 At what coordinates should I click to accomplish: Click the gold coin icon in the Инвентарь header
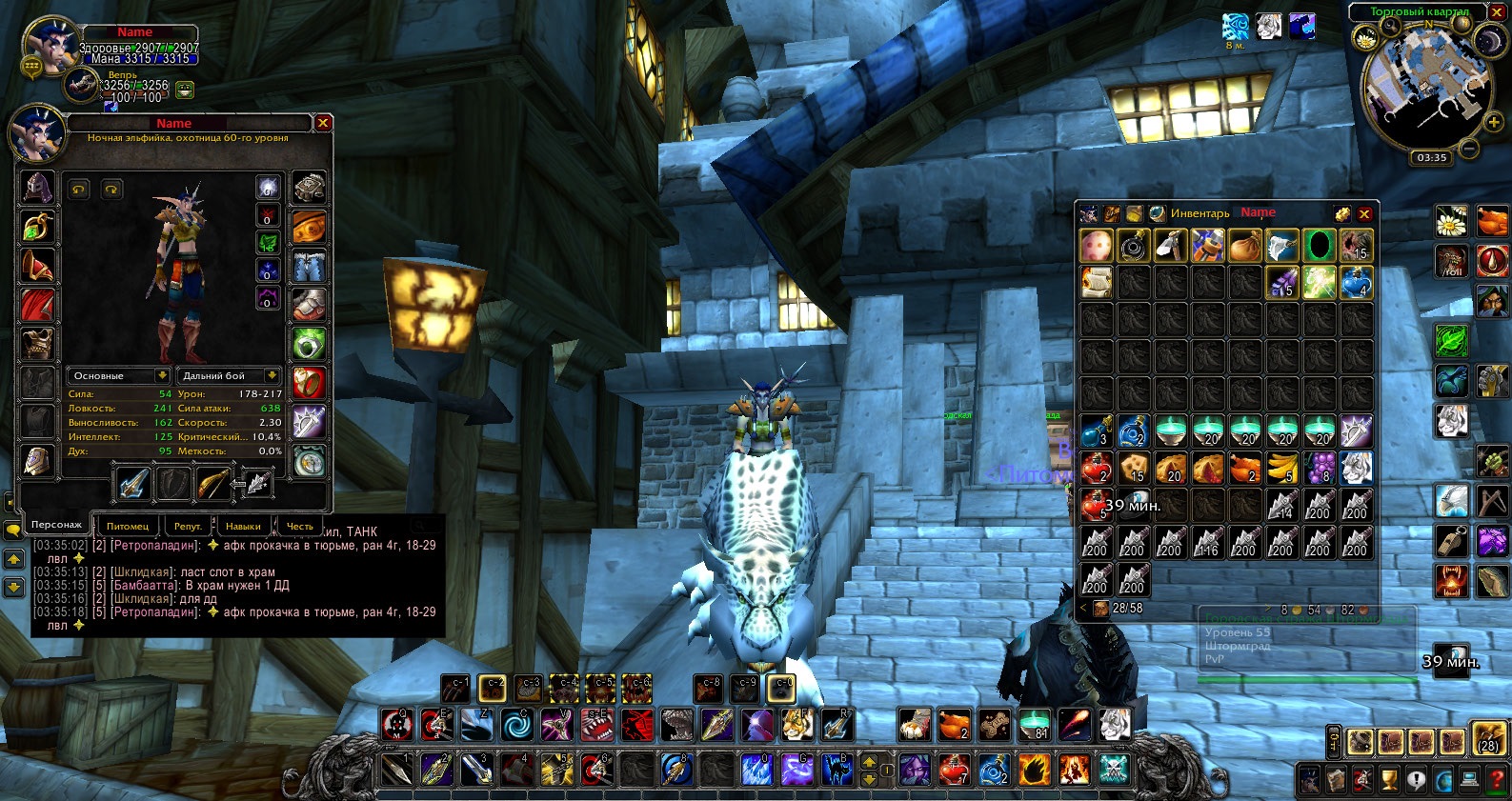[1341, 213]
